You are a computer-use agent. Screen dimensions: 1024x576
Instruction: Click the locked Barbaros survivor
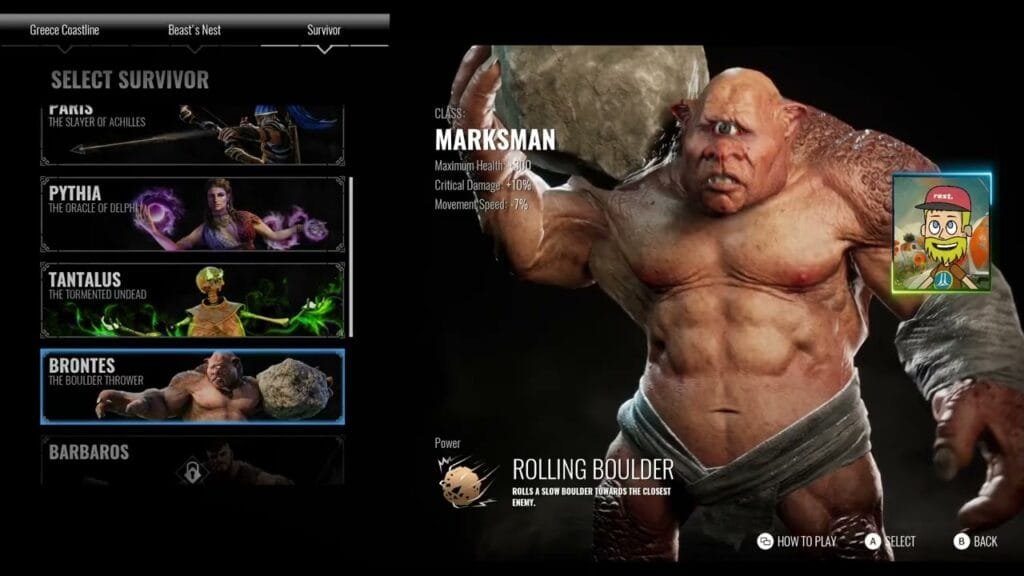coord(191,461)
